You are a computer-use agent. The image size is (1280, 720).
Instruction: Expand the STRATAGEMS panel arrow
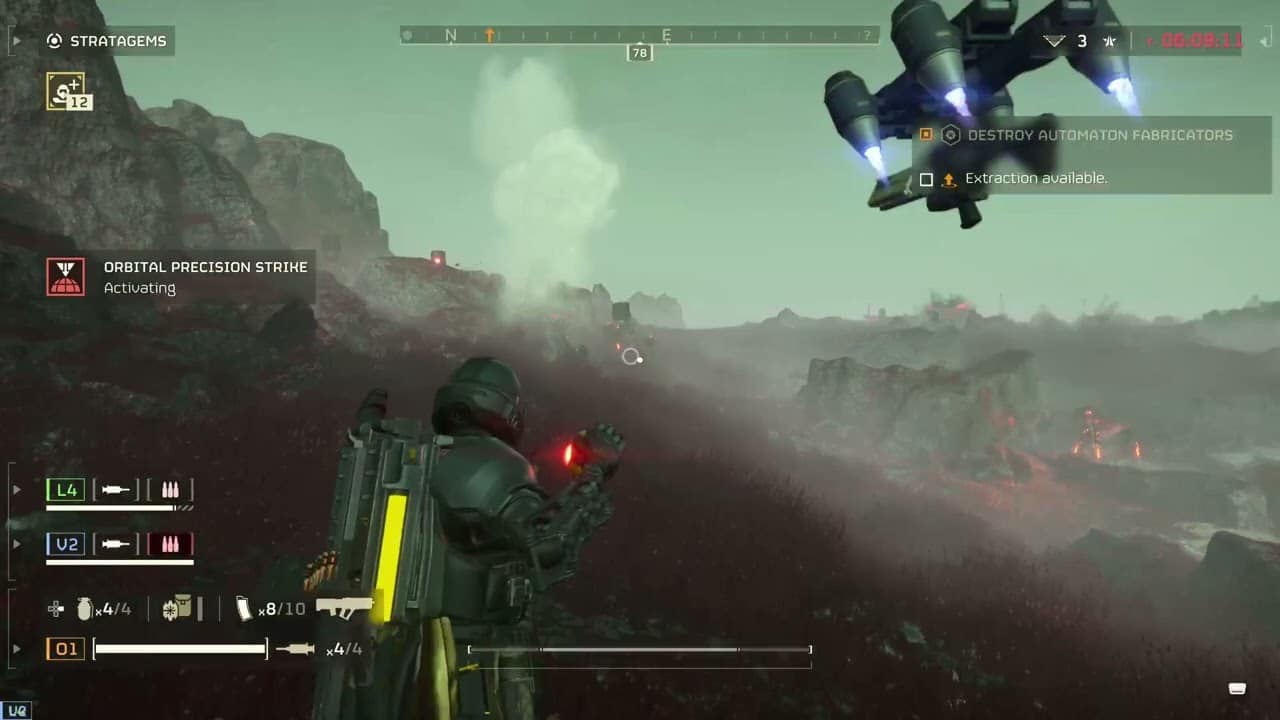click(17, 41)
